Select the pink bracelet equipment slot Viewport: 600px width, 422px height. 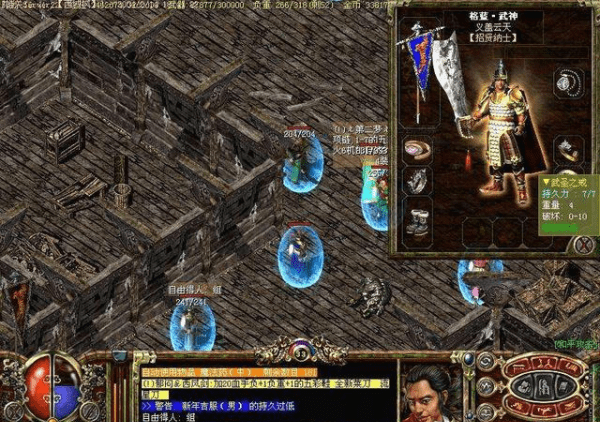418,149
